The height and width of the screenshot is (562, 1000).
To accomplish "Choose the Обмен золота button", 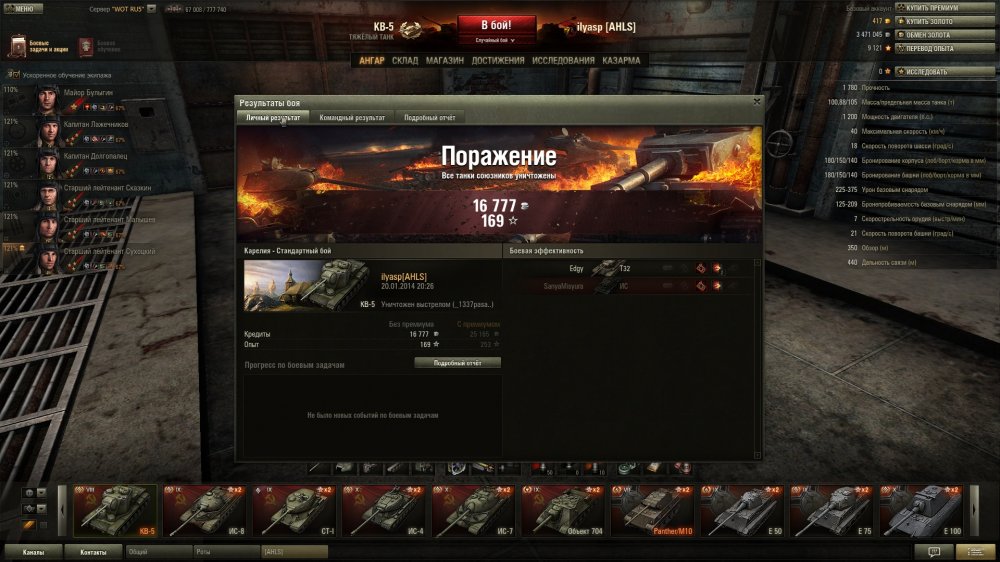I will (931, 34).
